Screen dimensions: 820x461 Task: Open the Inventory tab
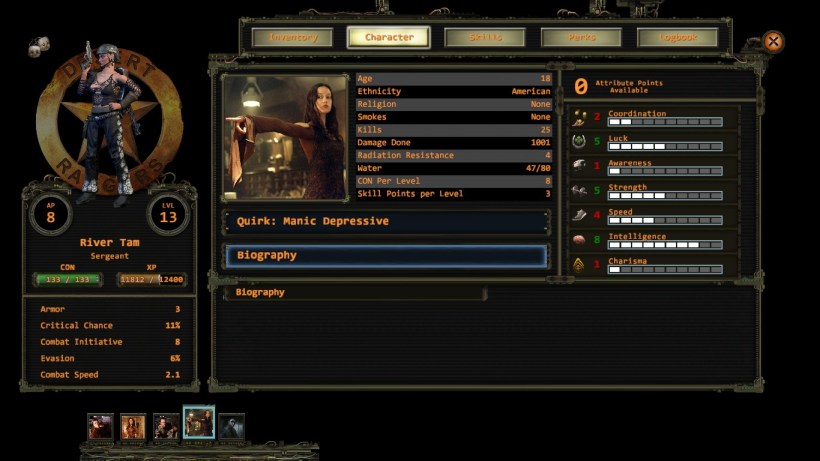pyautogui.click(x=292, y=38)
